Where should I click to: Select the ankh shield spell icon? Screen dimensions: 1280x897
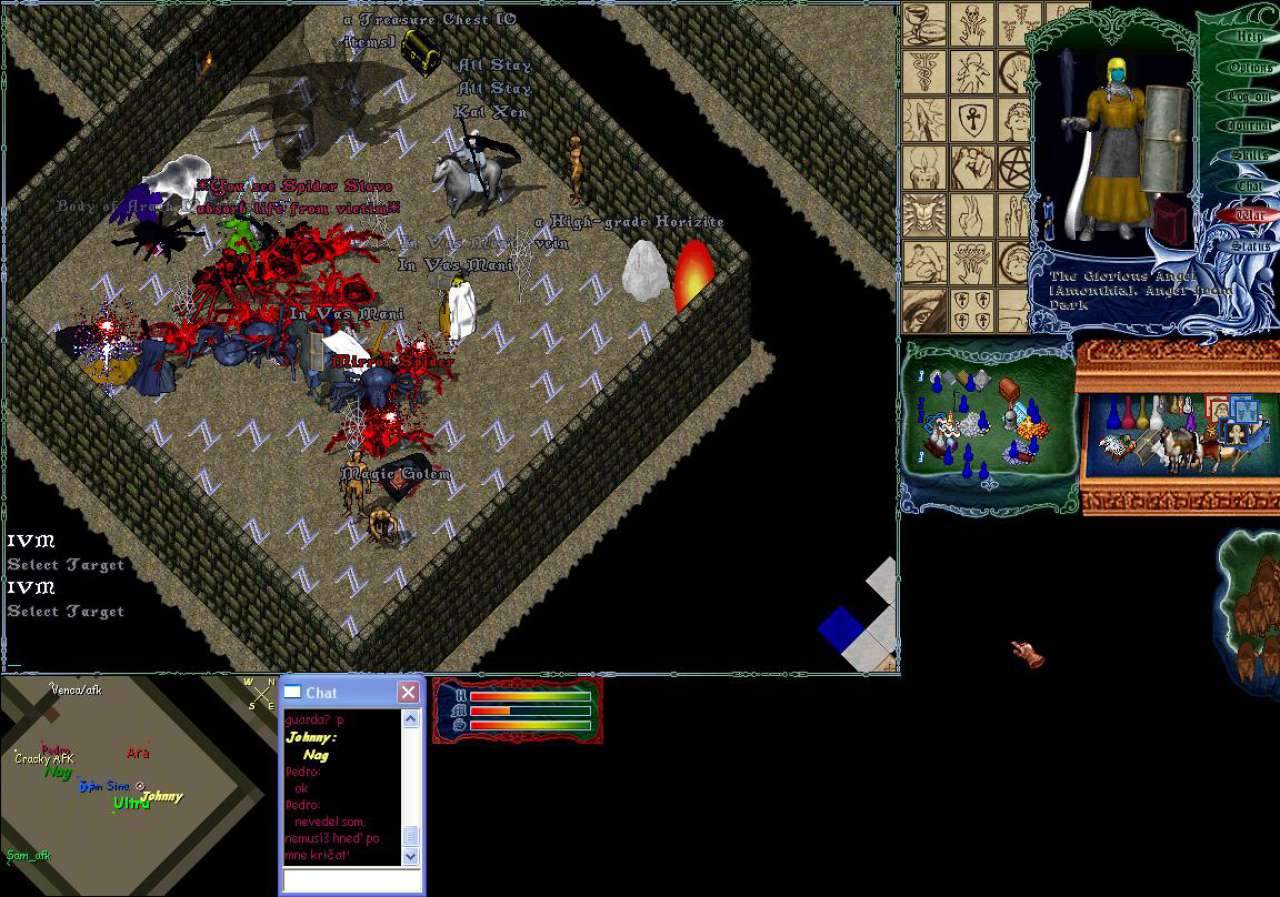pyautogui.click(x=973, y=119)
